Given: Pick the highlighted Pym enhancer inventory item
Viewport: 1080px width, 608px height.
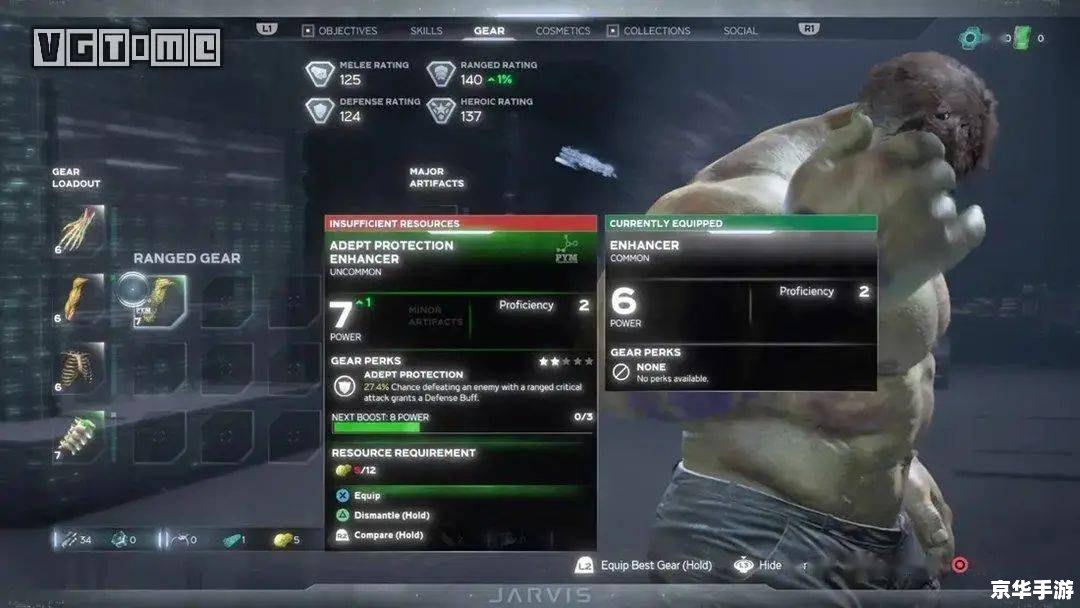Looking at the screenshot, I should coord(153,298).
